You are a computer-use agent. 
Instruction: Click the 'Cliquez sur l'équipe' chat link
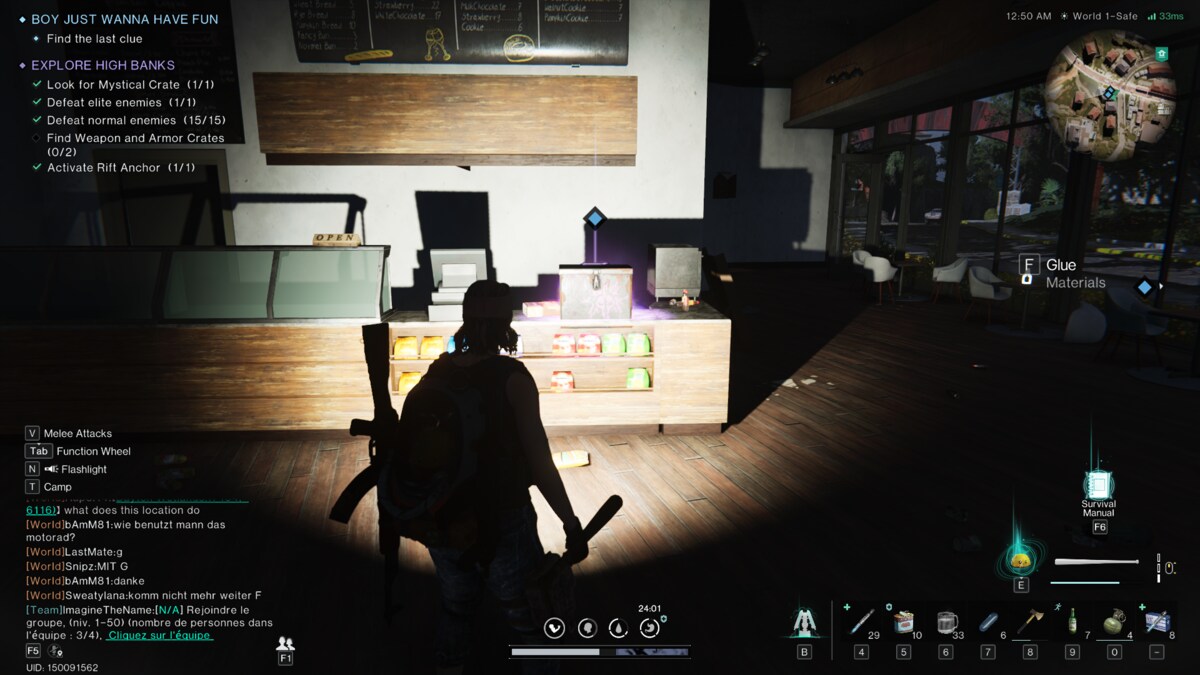coord(159,635)
